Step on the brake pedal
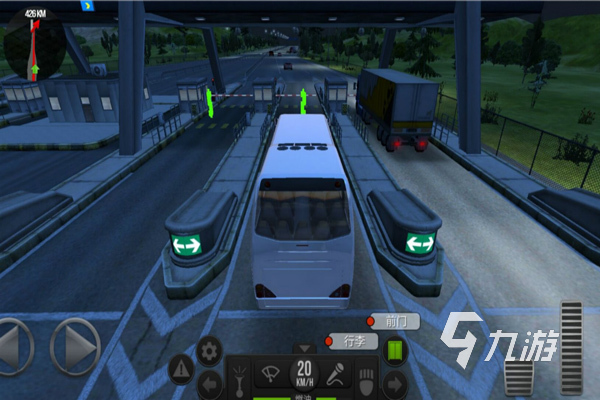Screen dimensions: 600x400 (519, 377)
